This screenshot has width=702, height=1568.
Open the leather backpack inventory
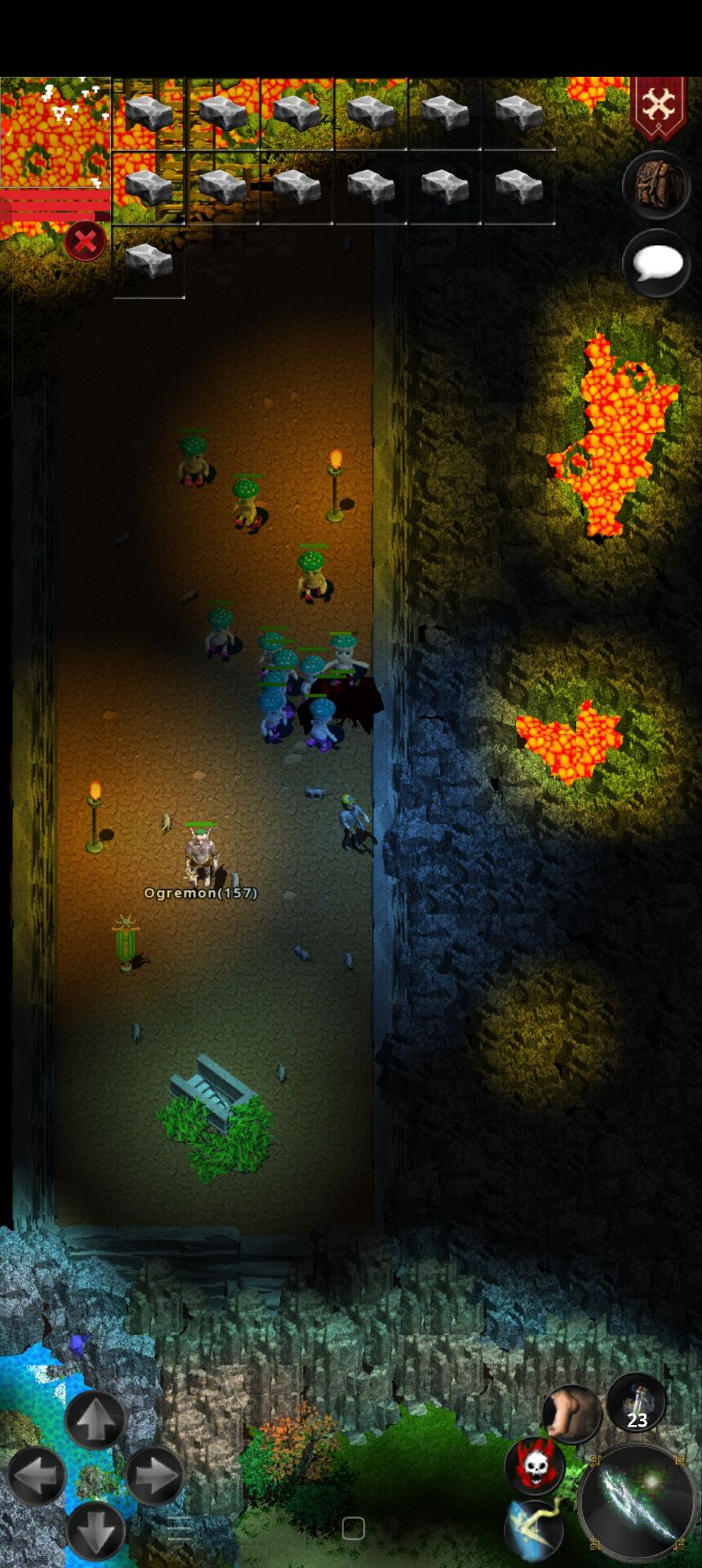coord(657,185)
